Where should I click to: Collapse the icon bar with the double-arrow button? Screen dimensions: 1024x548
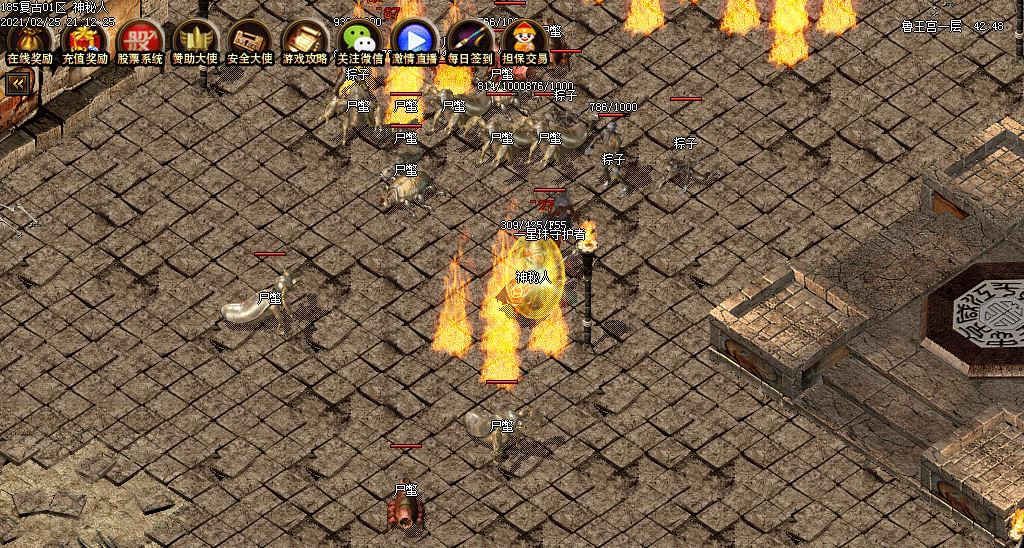point(17,84)
